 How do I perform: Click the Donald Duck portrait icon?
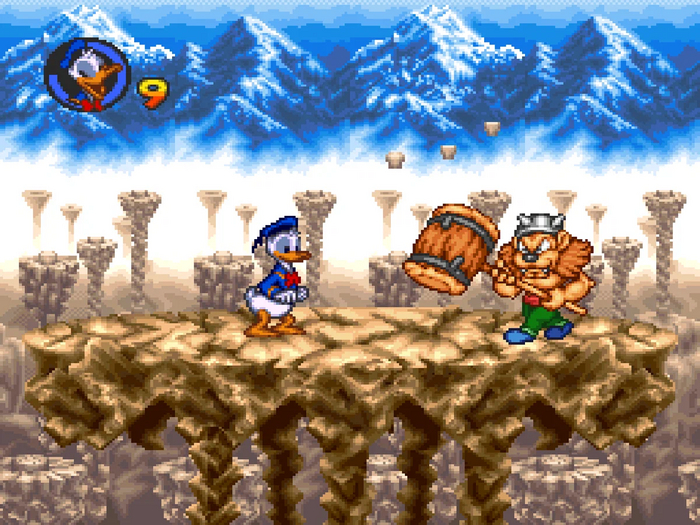point(87,75)
